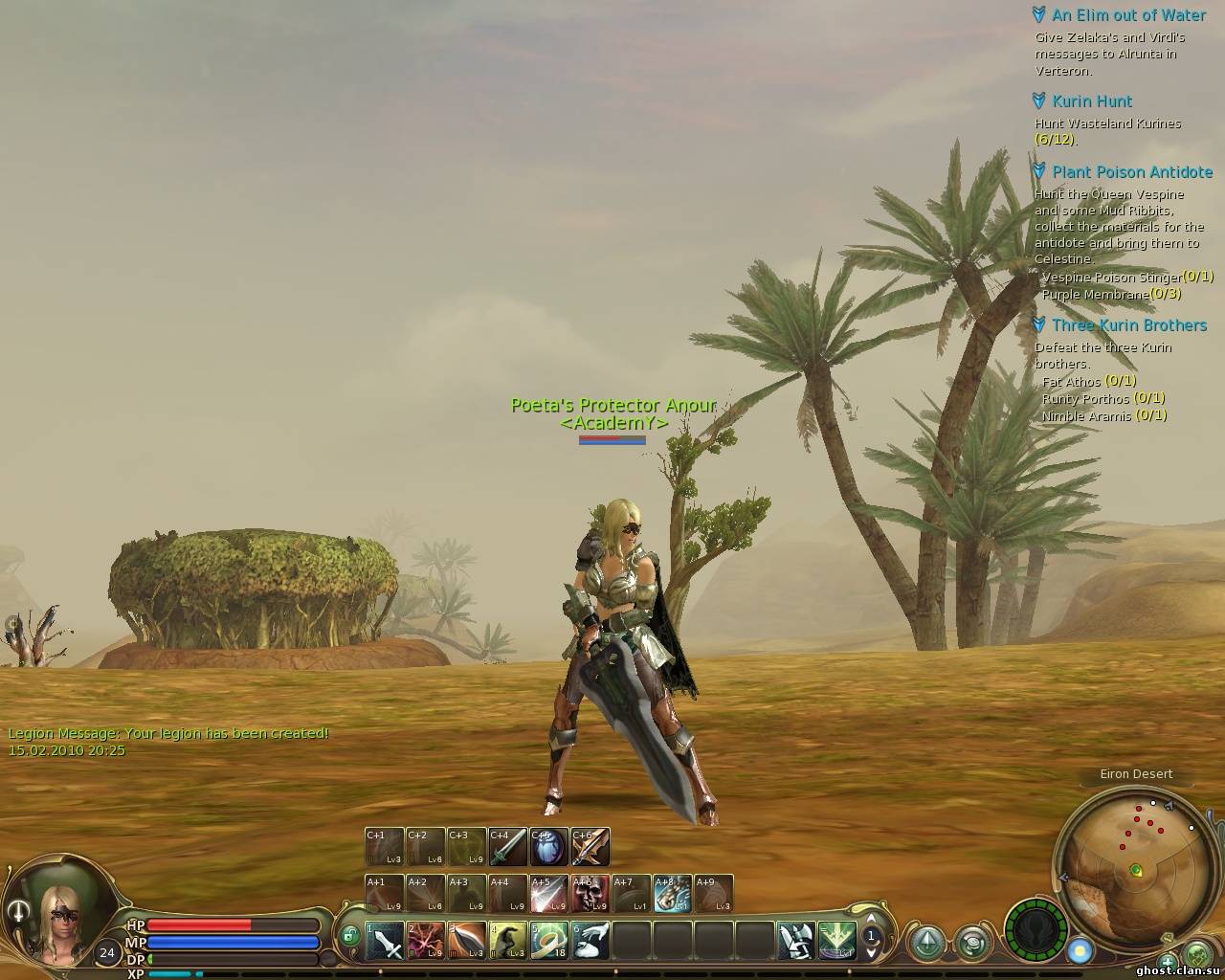Cast the skull skill in slot A+6
1225x980 pixels.
tap(590, 894)
